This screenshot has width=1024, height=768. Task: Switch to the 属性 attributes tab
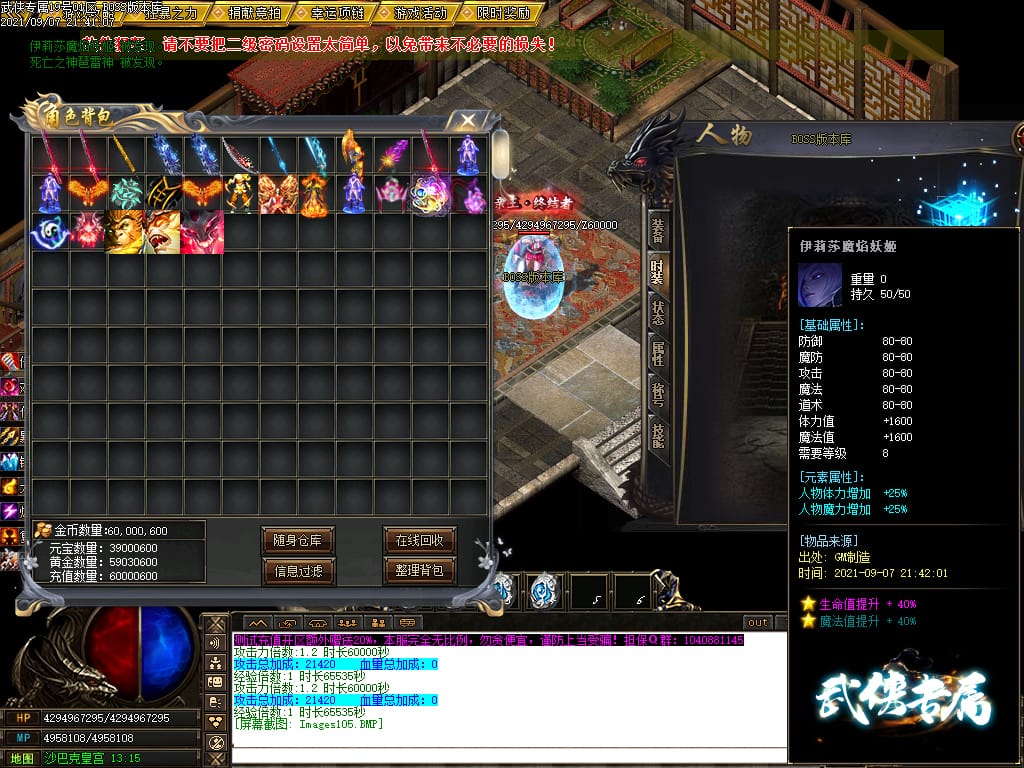(657, 353)
